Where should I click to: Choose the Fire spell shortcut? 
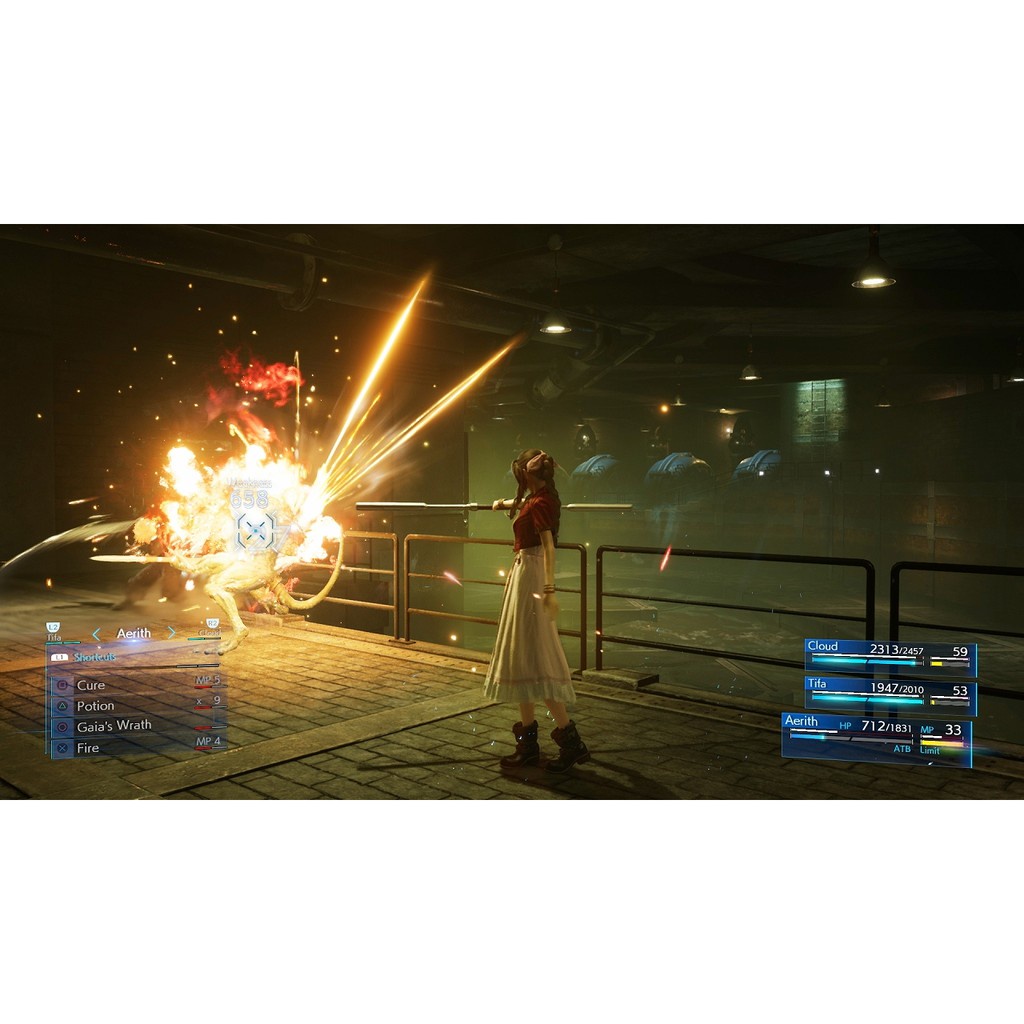click(88, 747)
